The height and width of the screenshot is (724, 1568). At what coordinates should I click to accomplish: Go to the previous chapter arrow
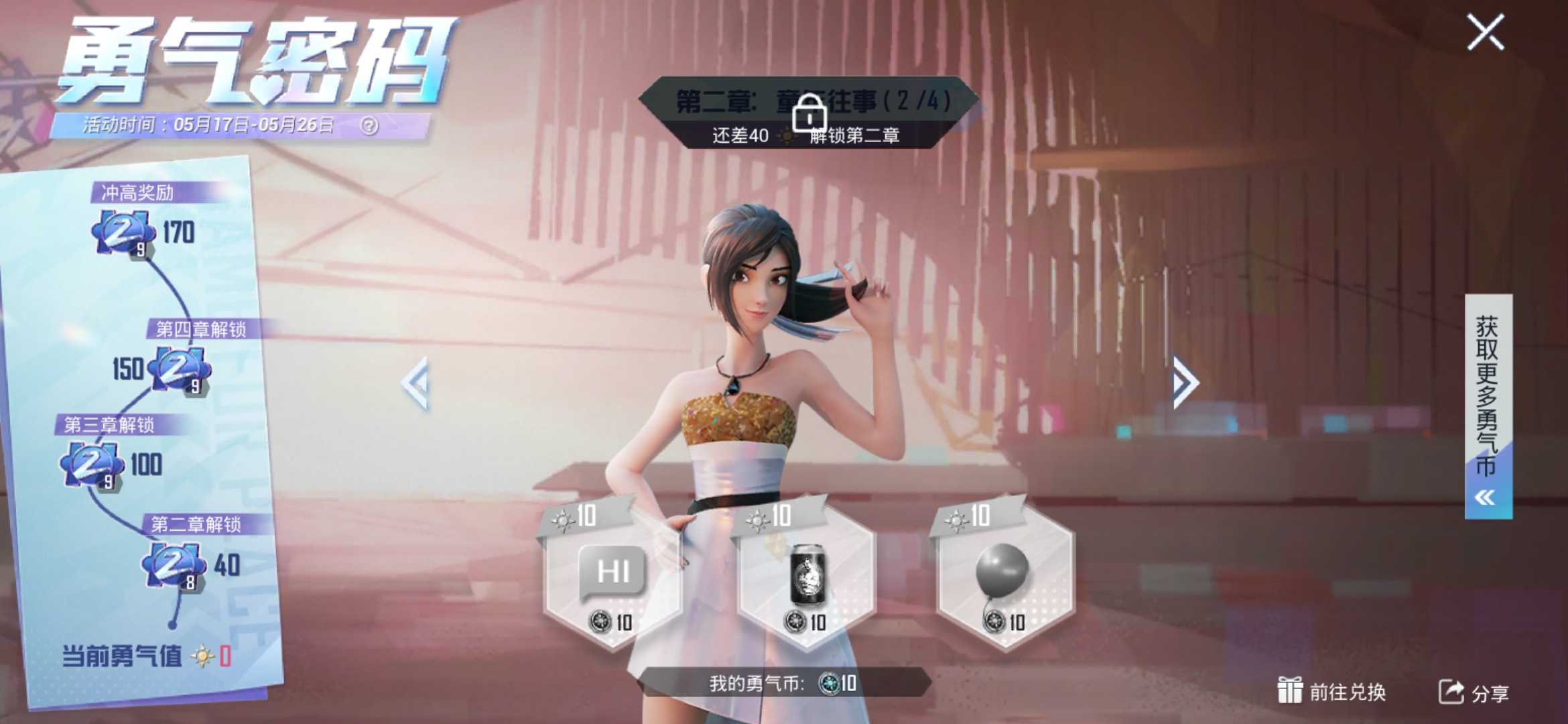(415, 383)
